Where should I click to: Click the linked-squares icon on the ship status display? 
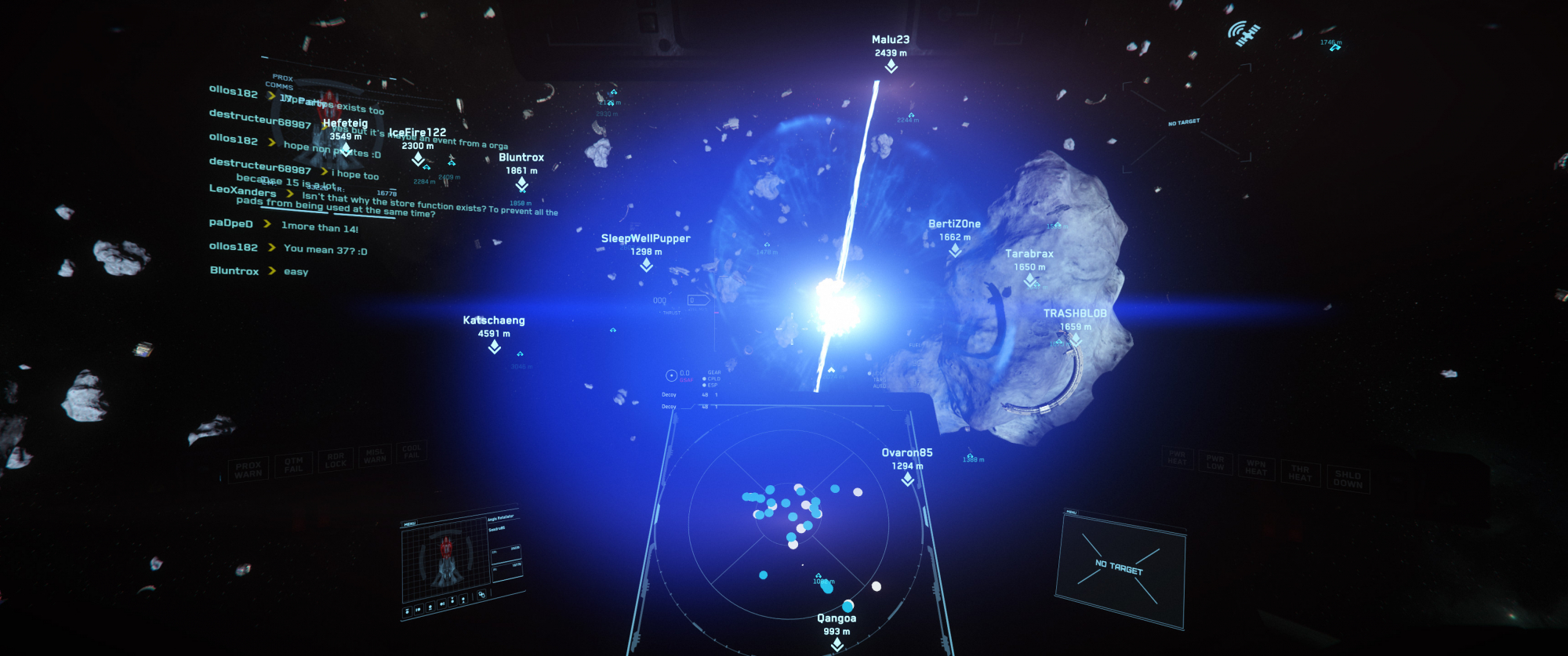(x=481, y=594)
